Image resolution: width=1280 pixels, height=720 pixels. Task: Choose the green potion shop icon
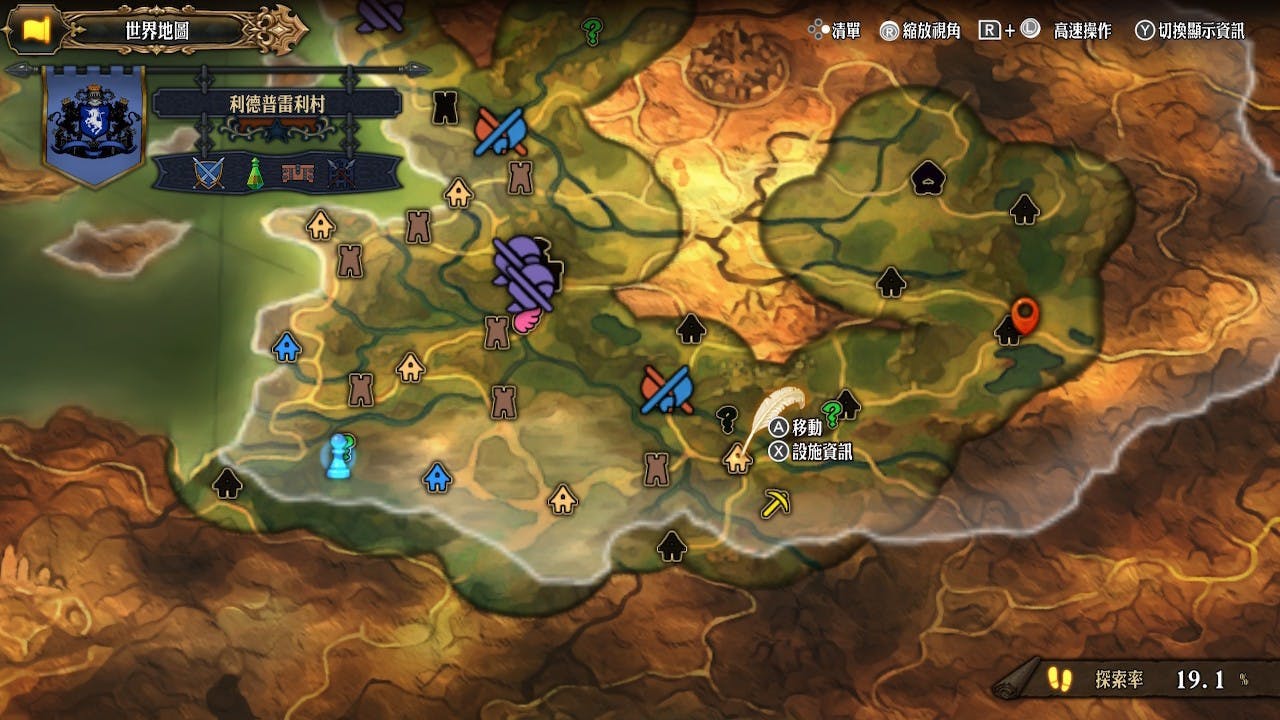pyautogui.click(x=255, y=174)
